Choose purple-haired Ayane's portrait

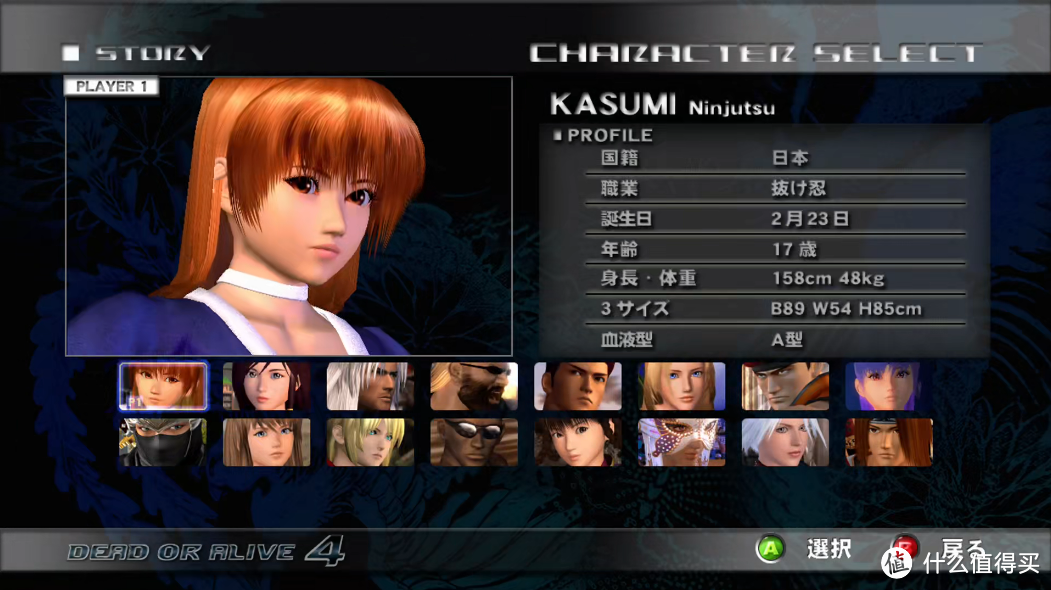click(x=889, y=386)
